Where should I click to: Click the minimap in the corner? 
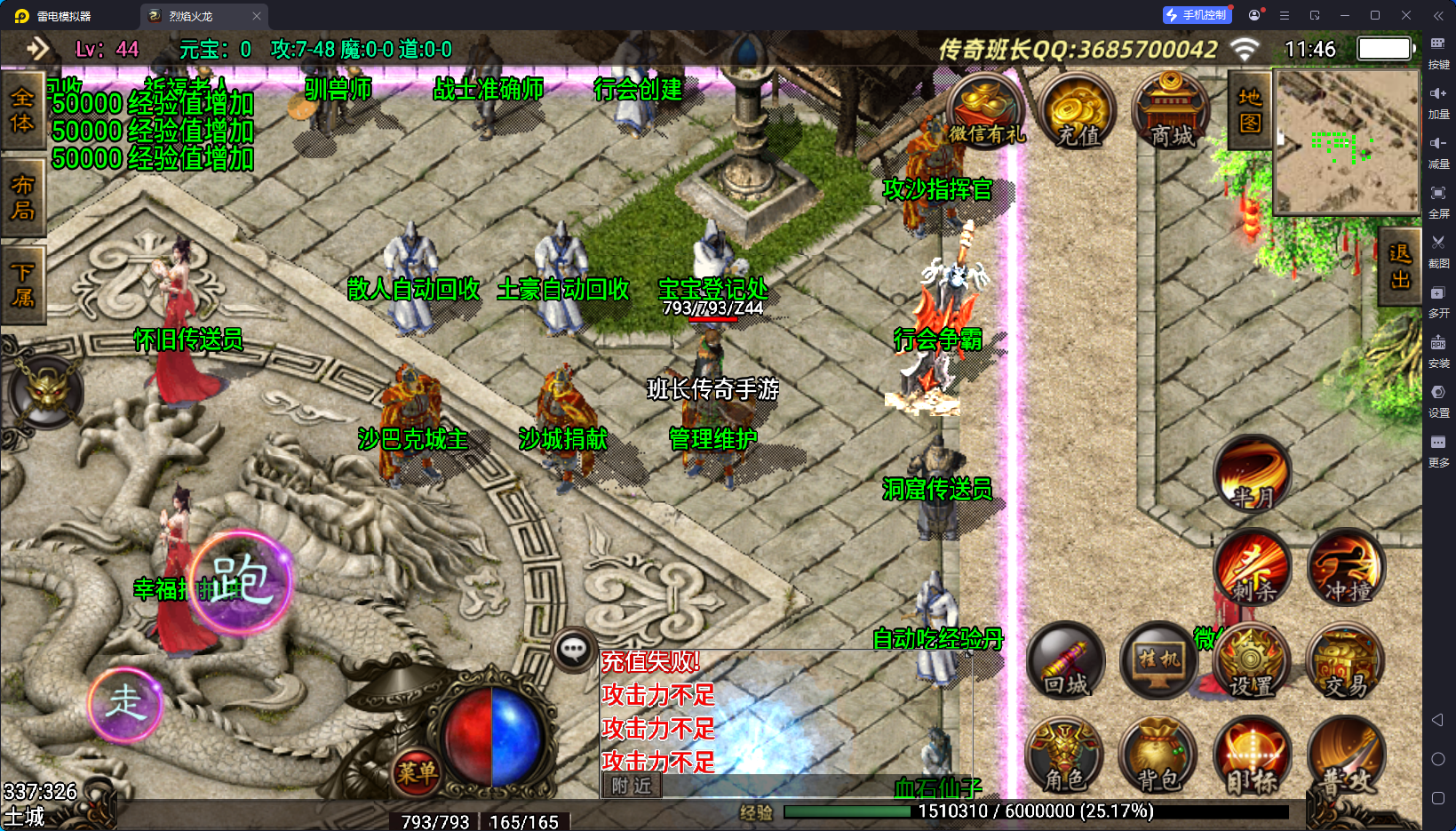(x=1347, y=142)
